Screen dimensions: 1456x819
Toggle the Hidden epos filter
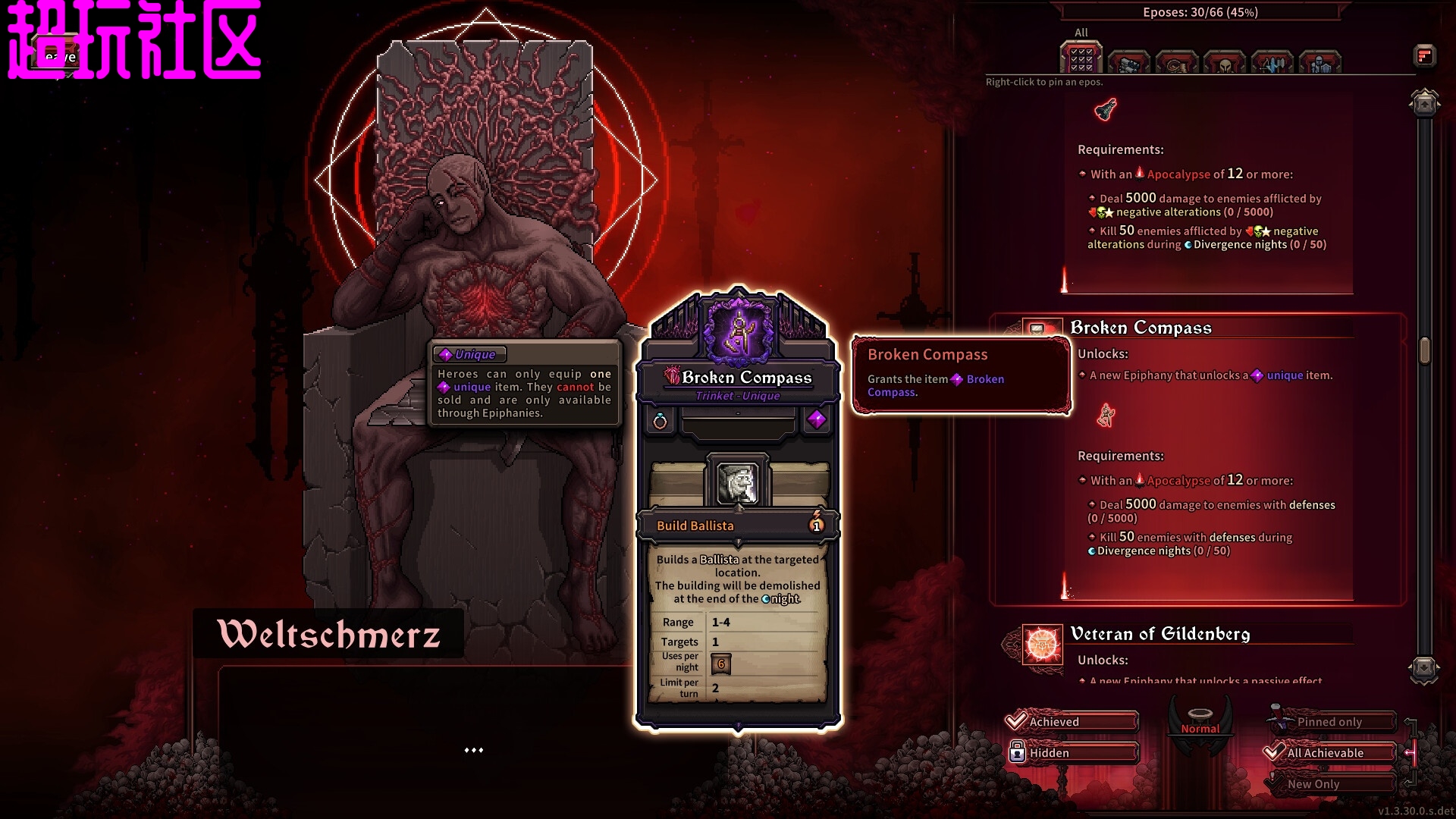[1072, 752]
